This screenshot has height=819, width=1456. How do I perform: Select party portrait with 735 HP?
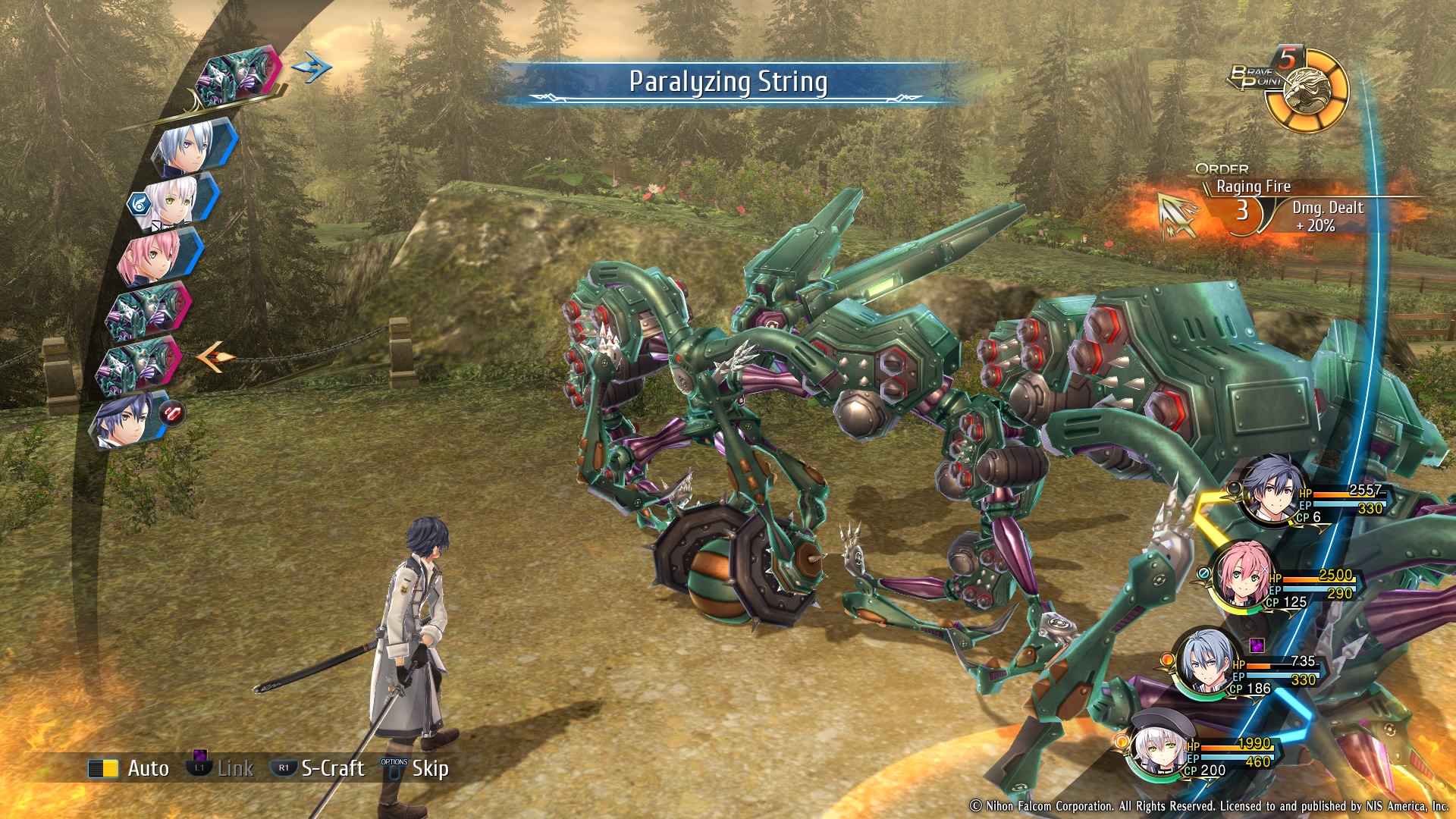1206,661
